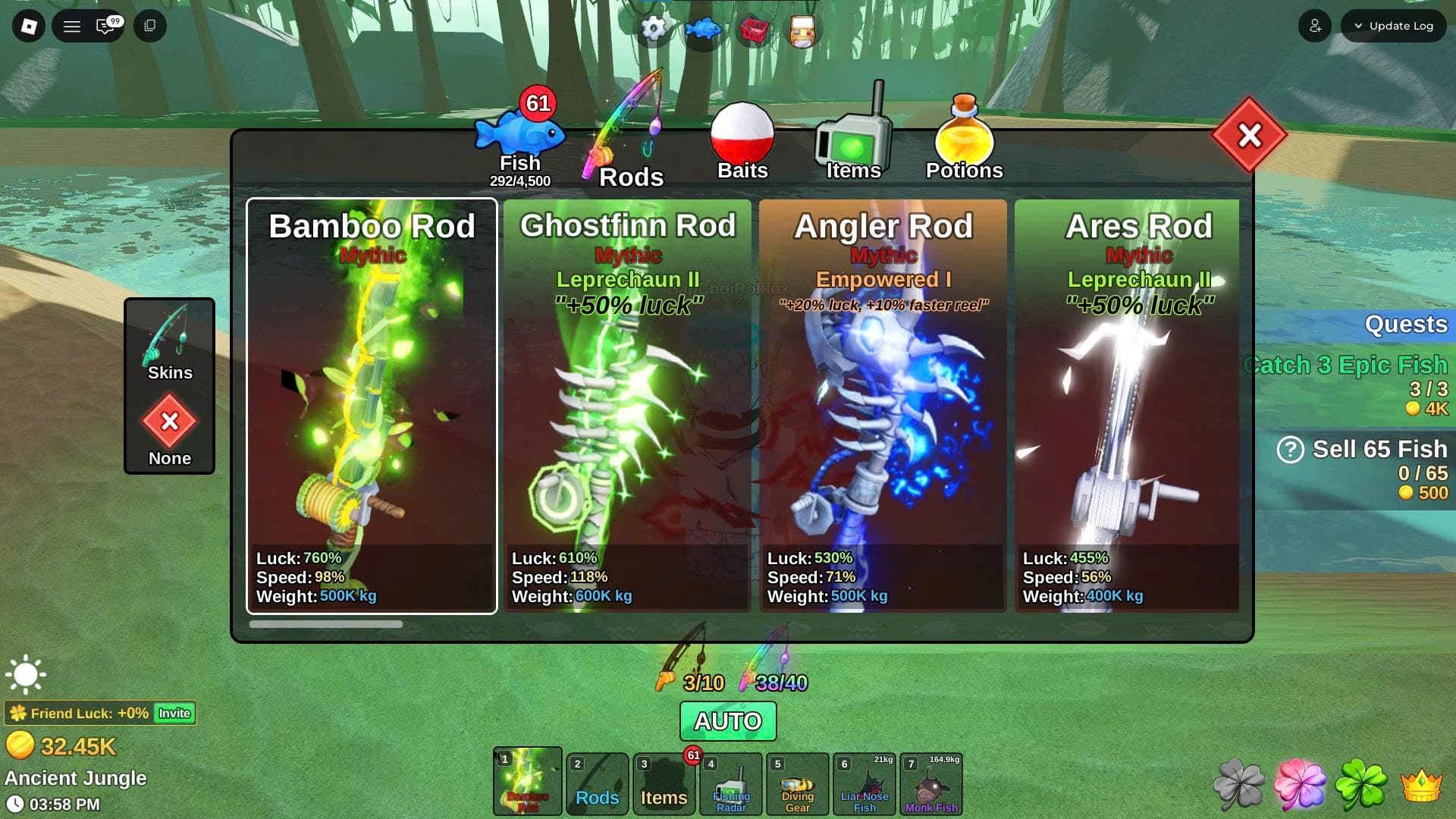Toggle the AUTO fishing button

(x=728, y=720)
